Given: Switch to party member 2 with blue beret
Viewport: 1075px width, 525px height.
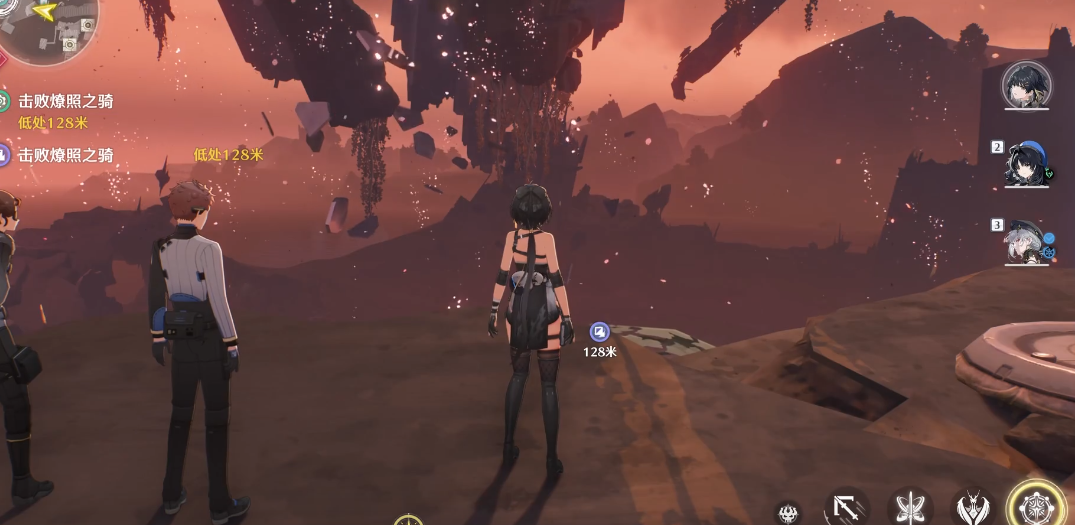Looking at the screenshot, I should [1027, 165].
